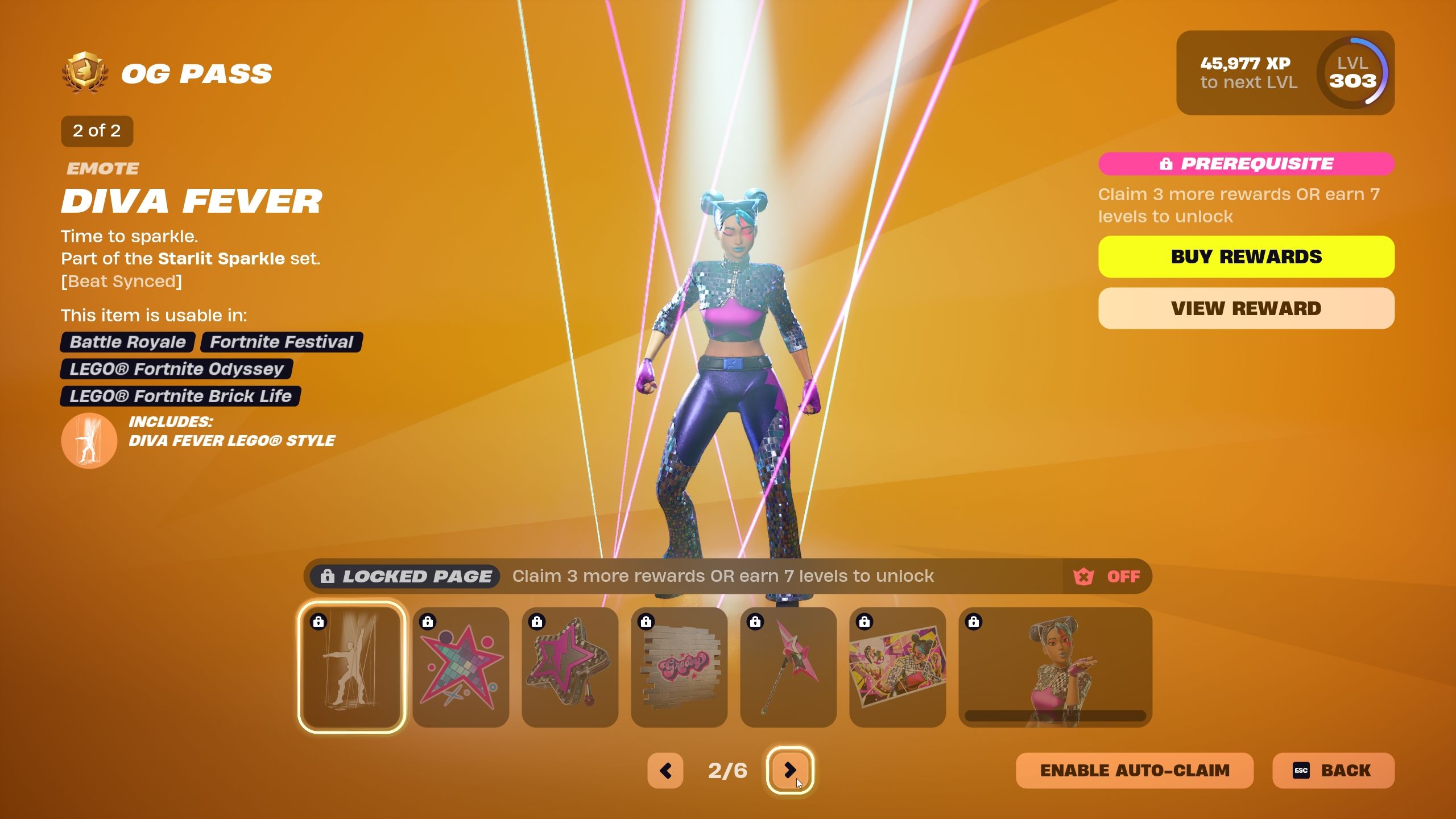Click the yellow Buy Rewards button
The width and height of the screenshot is (1456, 819).
(x=1246, y=257)
